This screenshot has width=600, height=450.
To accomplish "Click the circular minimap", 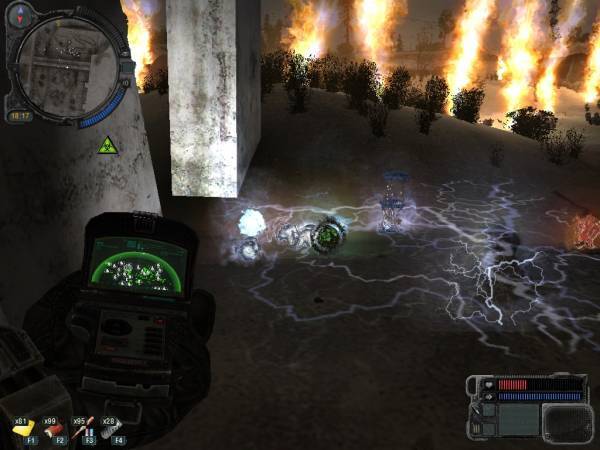I will coord(58,59).
